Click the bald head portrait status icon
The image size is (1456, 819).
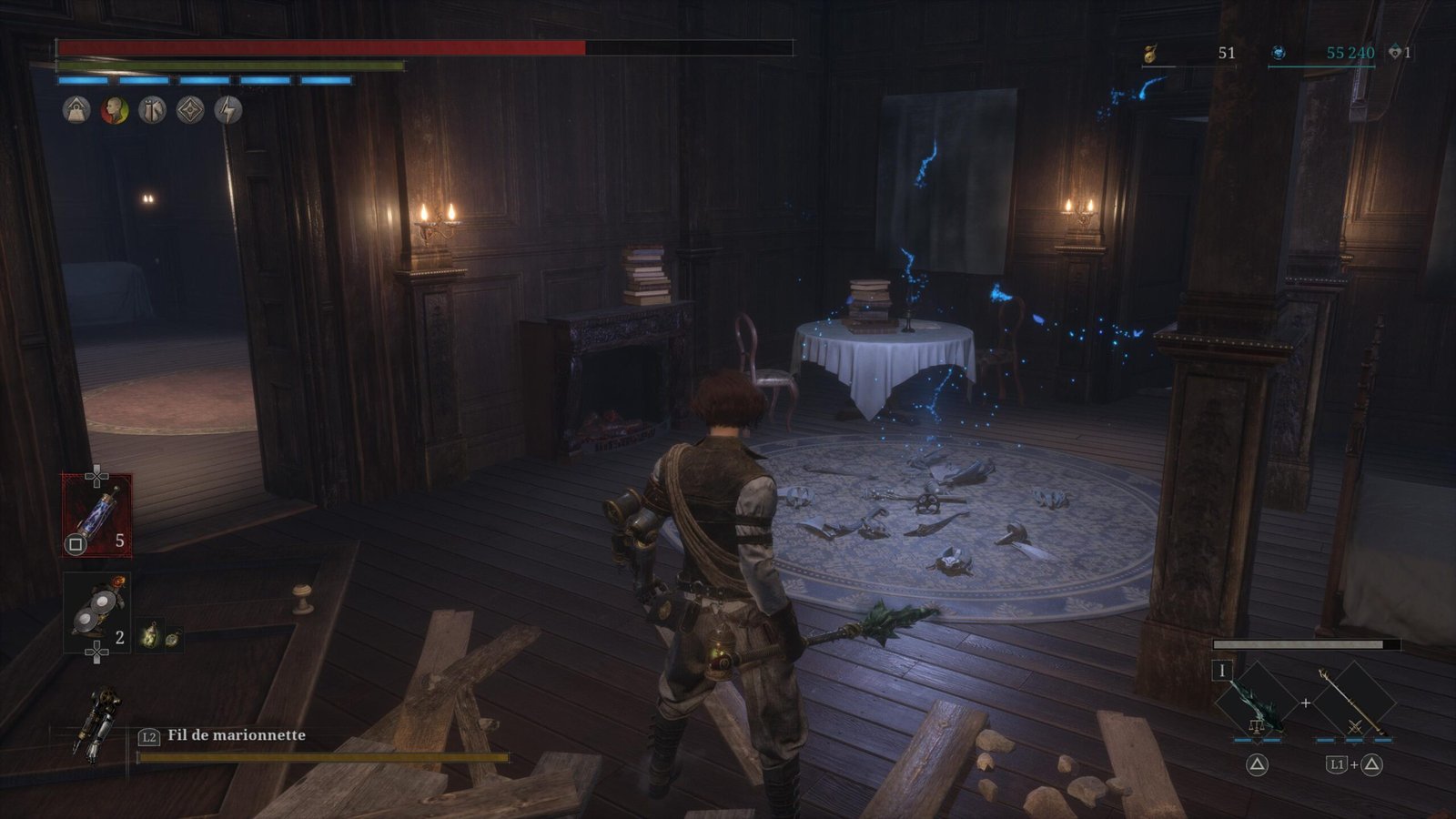click(x=115, y=111)
